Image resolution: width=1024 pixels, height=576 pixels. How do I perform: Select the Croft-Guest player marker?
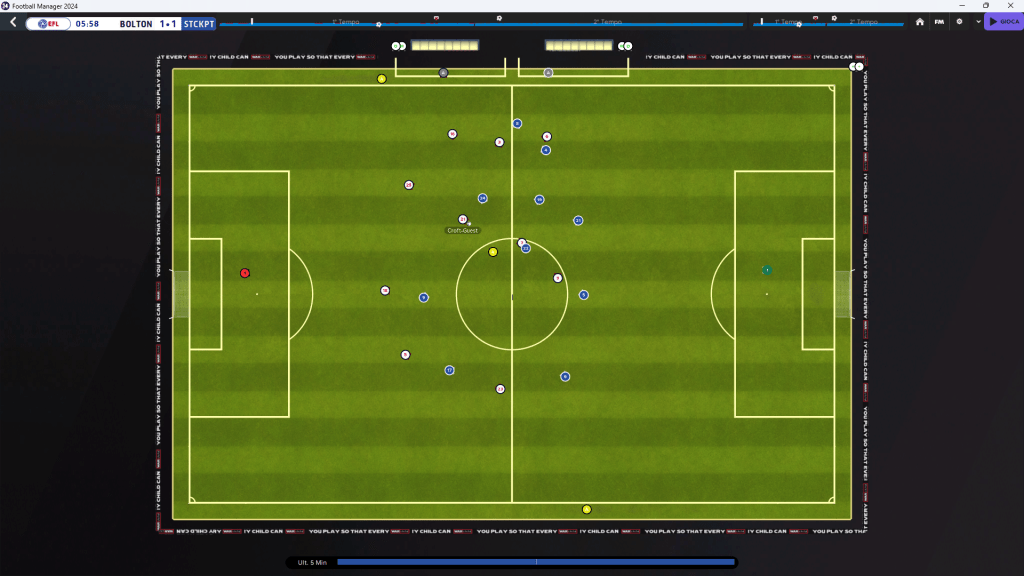(x=462, y=219)
